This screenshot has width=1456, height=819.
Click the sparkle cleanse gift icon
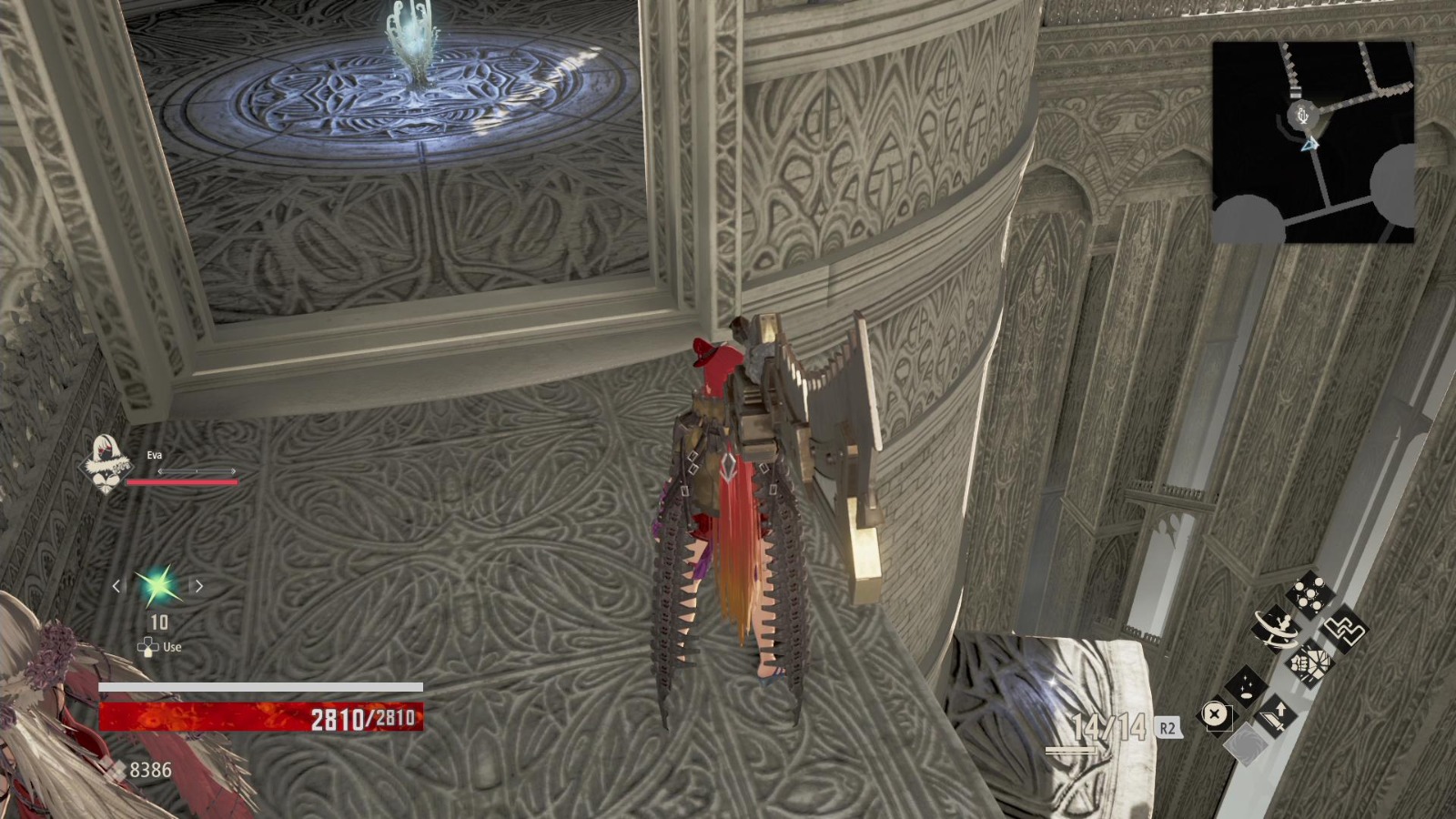(x=1245, y=687)
